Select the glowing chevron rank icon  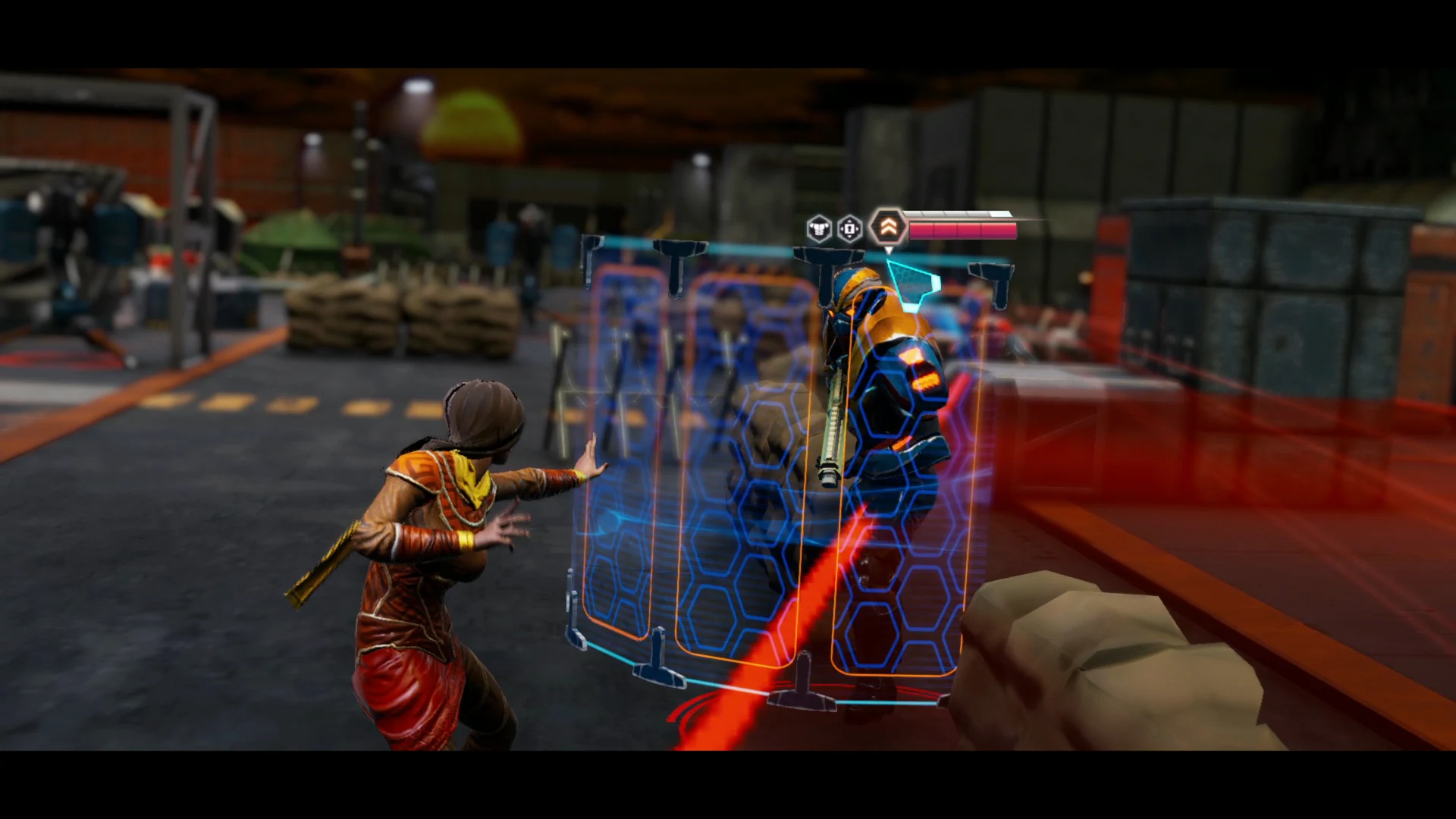pos(889,226)
